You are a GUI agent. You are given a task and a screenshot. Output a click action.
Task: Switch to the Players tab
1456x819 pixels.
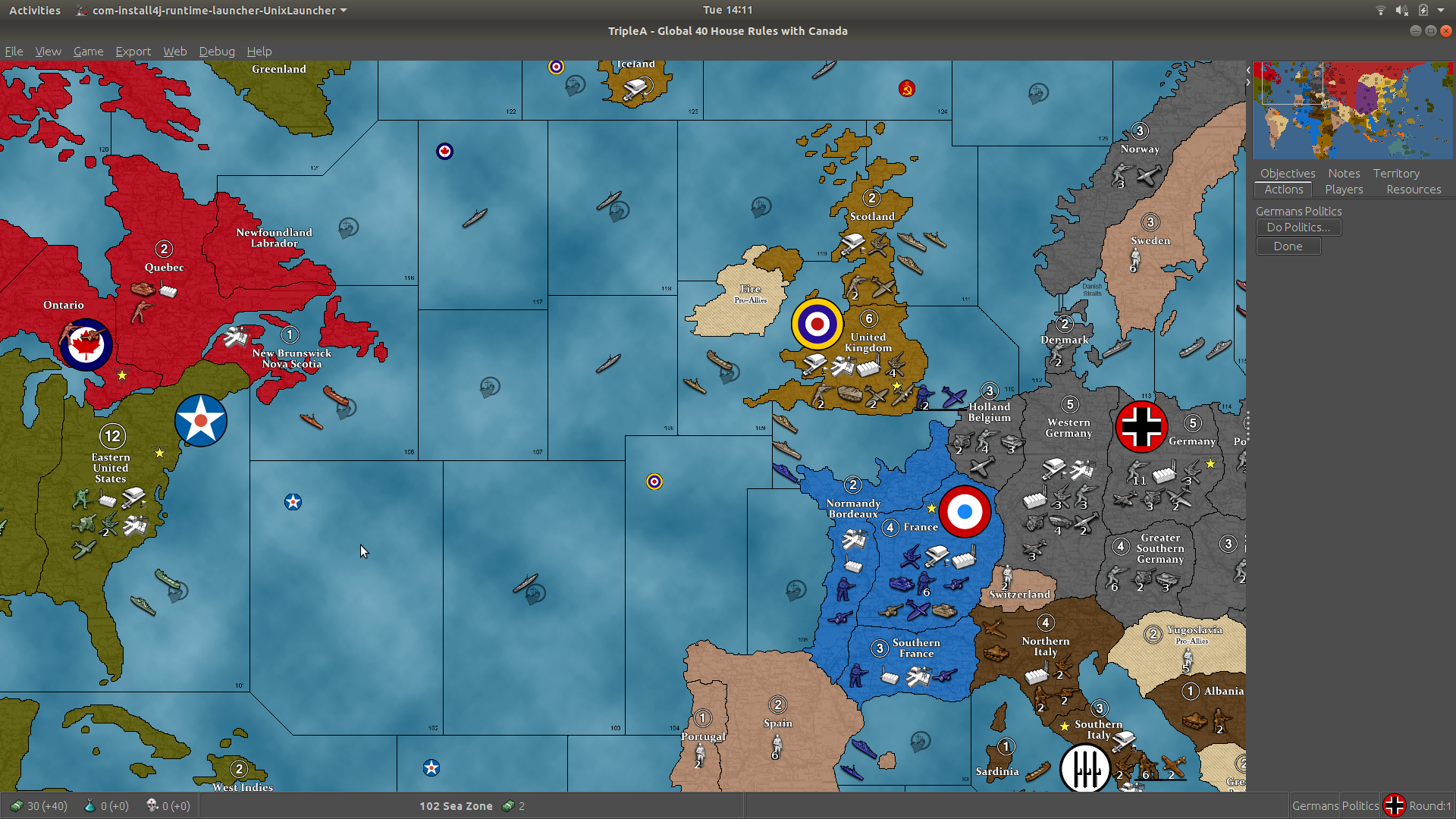tap(1343, 189)
